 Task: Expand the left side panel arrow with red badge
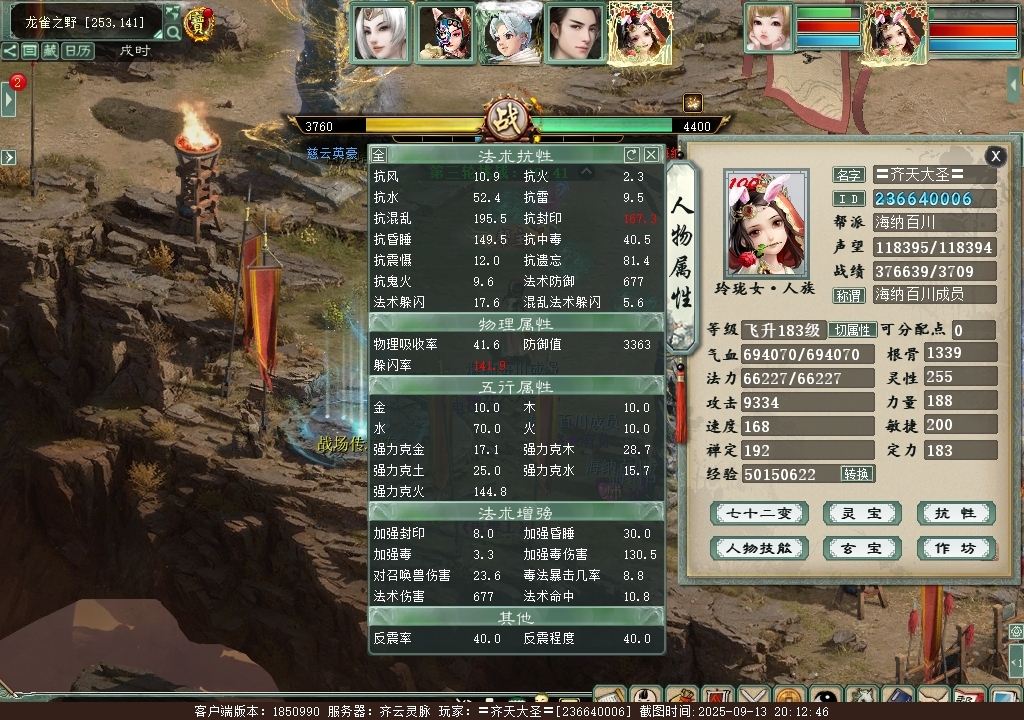[x=9, y=97]
